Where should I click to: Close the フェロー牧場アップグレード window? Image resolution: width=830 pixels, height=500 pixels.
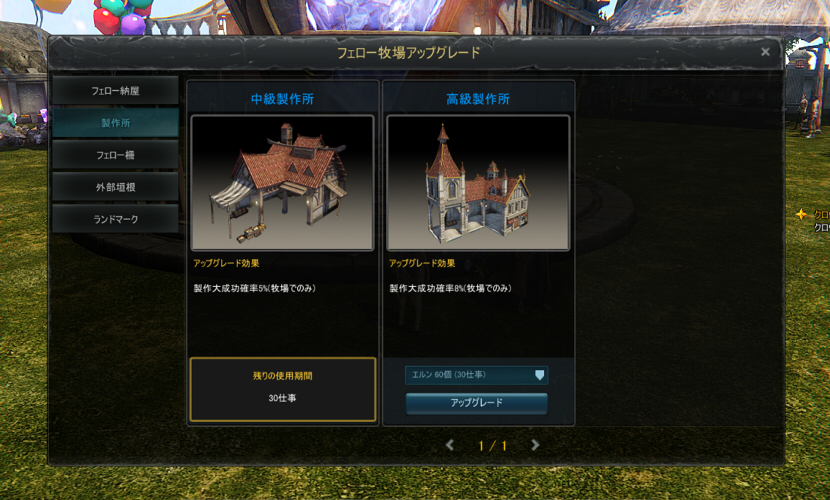(x=765, y=52)
